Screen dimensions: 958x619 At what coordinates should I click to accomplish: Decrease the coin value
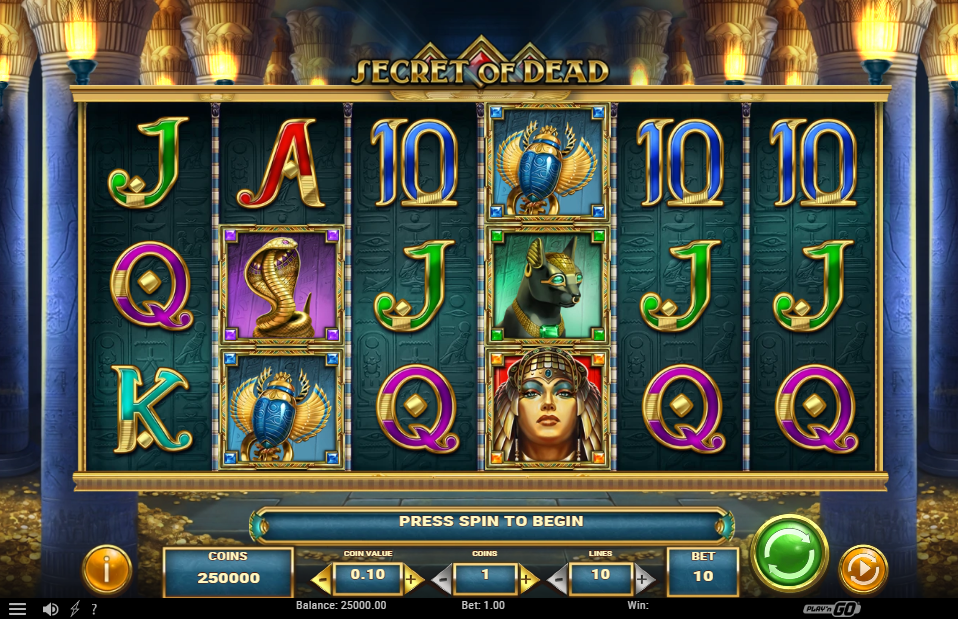(x=322, y=578)
